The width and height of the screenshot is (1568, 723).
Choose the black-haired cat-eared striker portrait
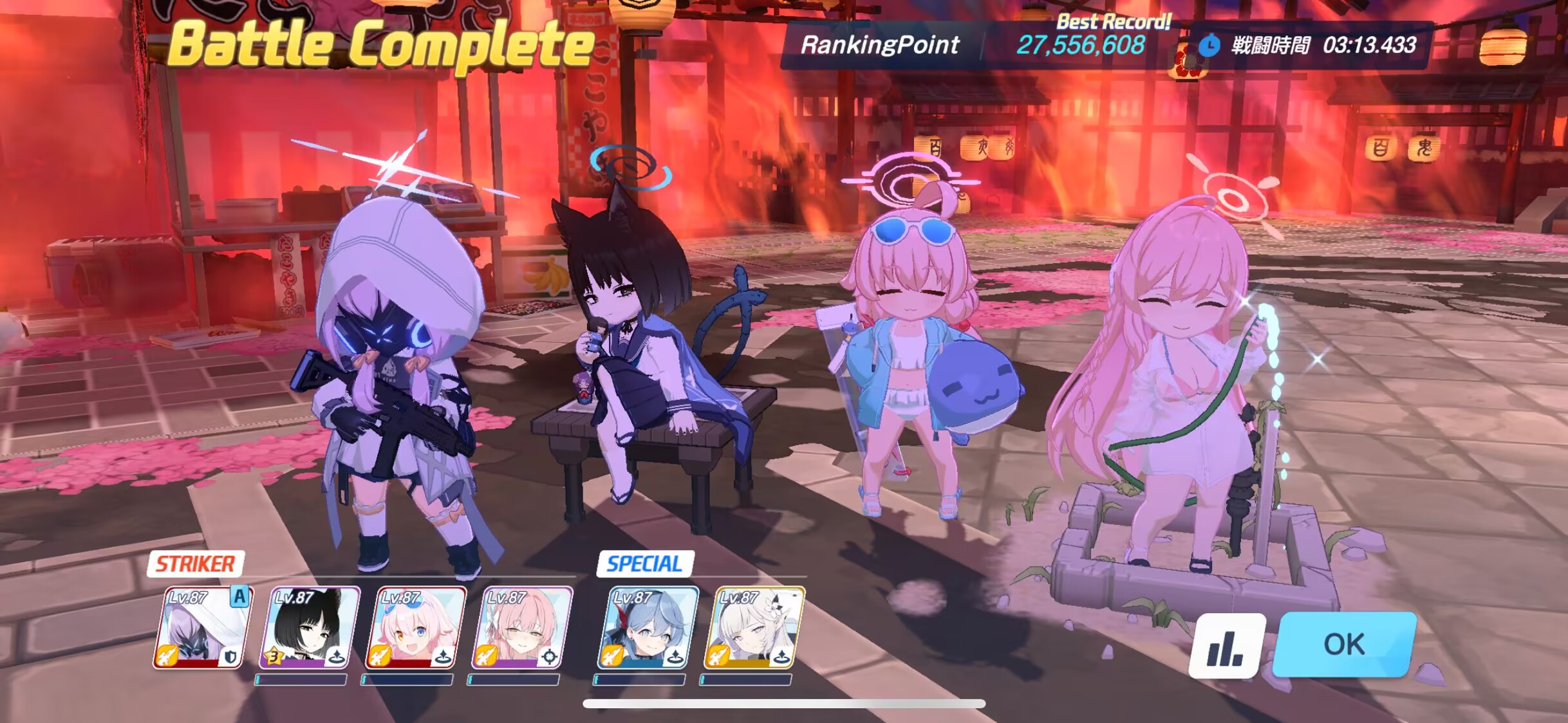(309, 627)
